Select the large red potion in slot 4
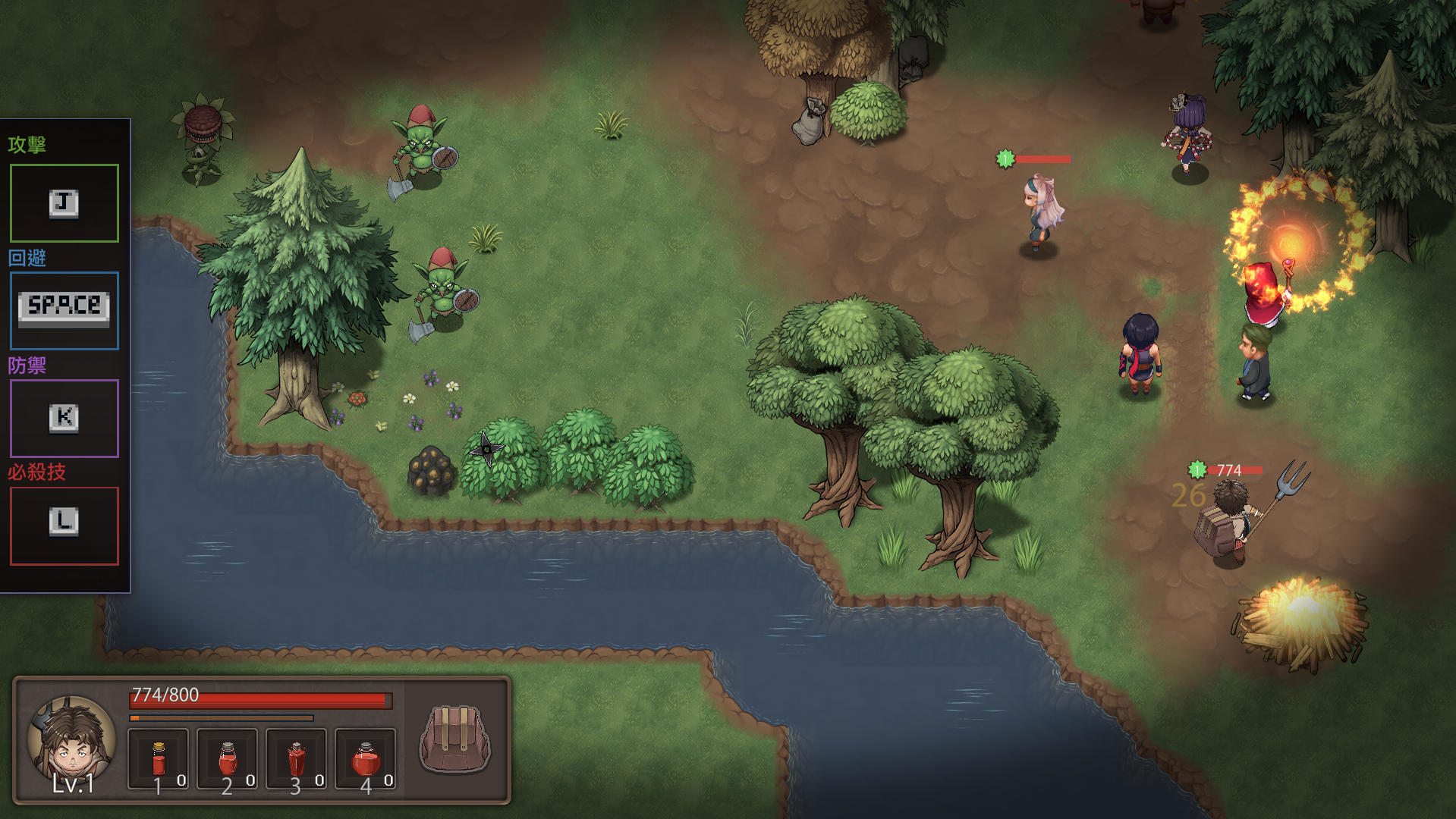This screenshot has width=1456, height=819. tap(365, 759)
